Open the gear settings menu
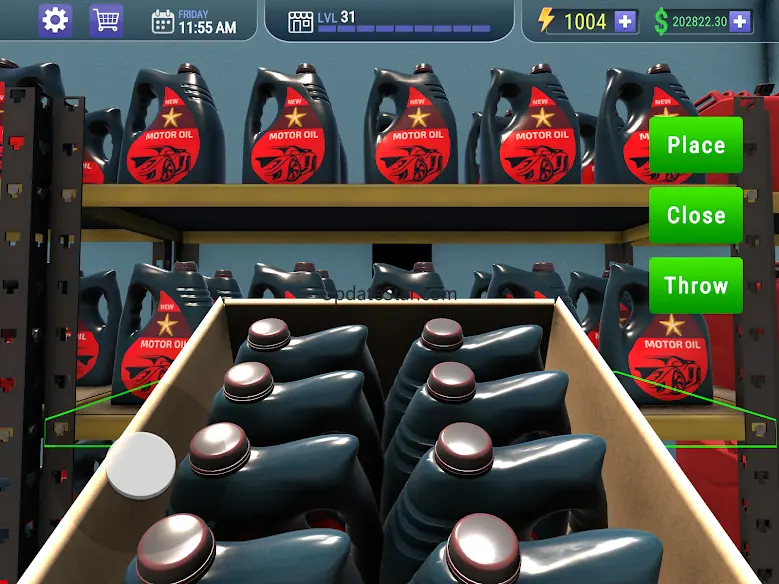This screenshot has height=584, width=779. point(55,20)
